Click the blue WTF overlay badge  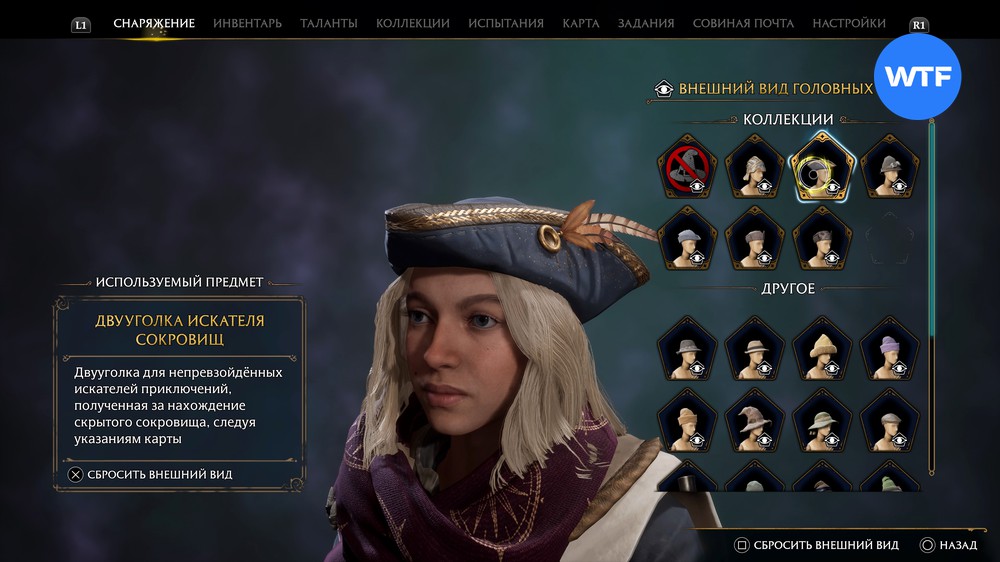[917, 77]
